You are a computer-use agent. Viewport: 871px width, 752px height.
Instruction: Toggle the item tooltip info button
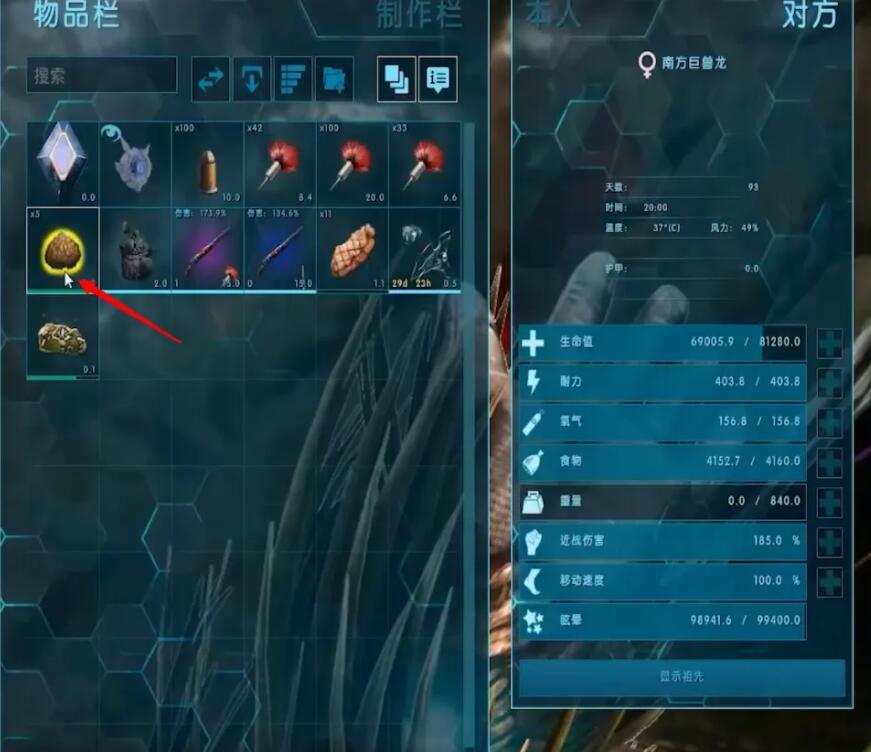coord(438,80)
